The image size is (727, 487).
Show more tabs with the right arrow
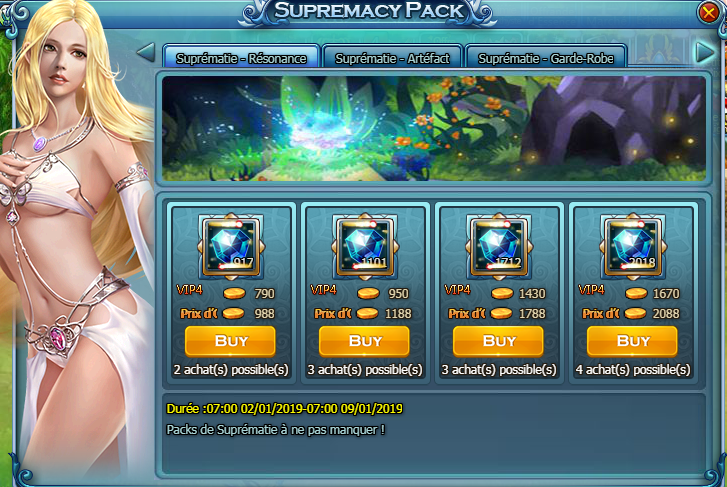[705, 52]
